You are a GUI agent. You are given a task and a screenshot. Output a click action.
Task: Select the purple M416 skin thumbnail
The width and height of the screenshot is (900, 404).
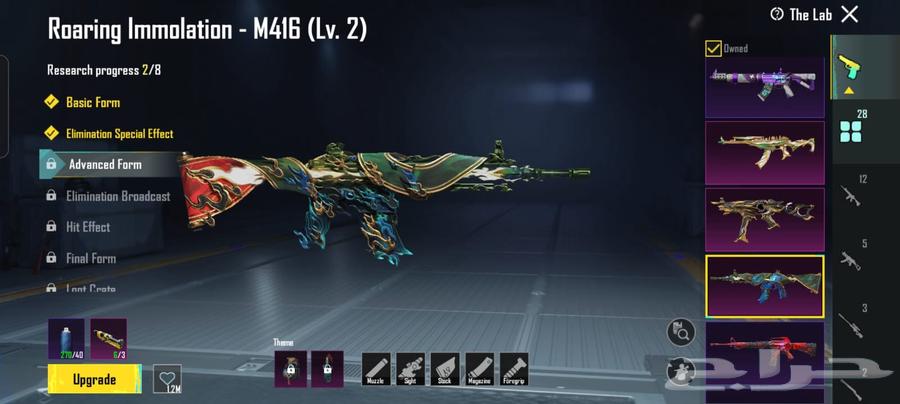765,86
